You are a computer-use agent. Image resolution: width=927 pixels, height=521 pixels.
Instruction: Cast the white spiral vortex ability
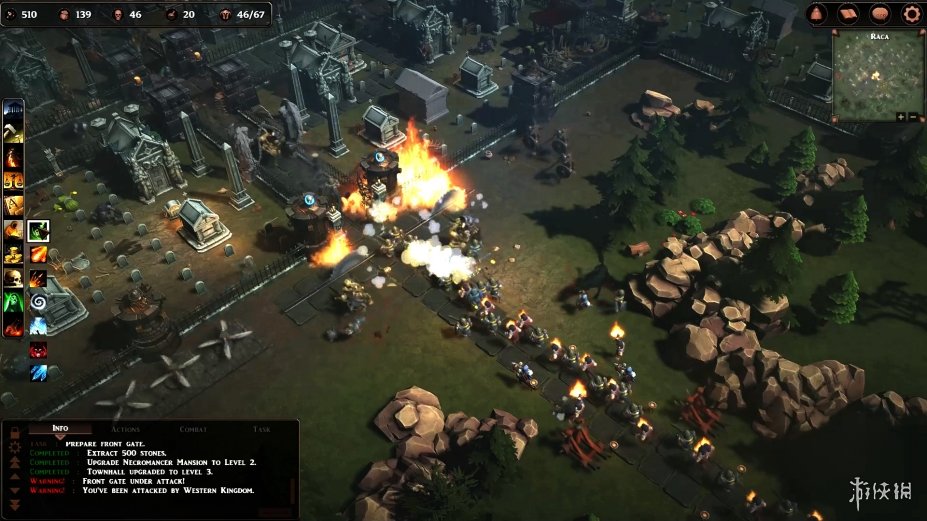pyautogui.click(x=38, y=302)
